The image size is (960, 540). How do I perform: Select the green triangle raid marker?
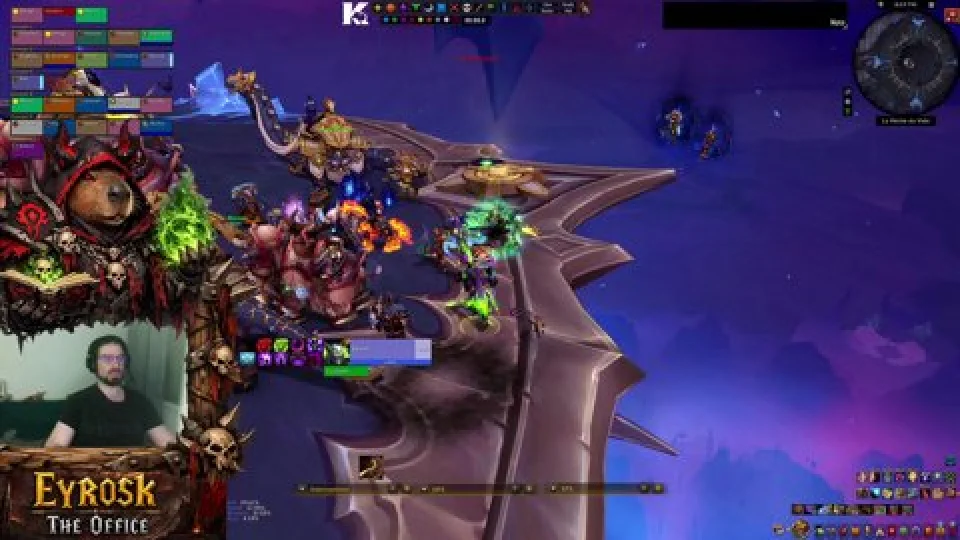415,8
